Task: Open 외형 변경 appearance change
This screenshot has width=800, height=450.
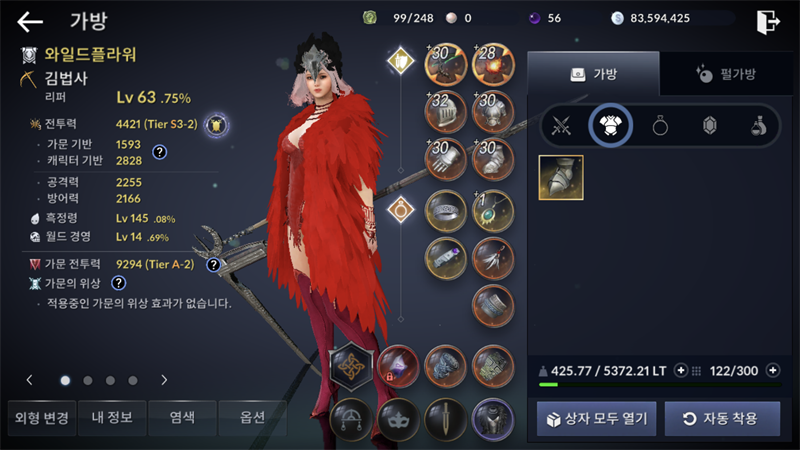Action: pos(38,417)
